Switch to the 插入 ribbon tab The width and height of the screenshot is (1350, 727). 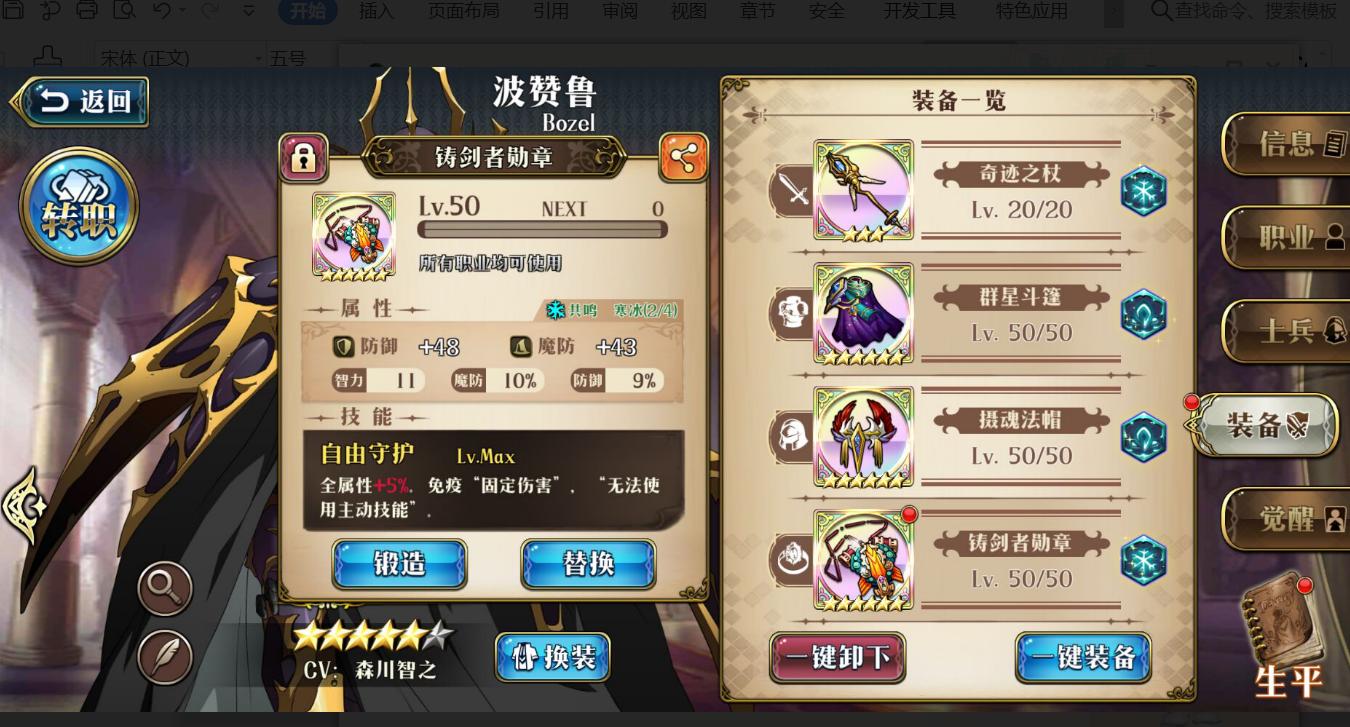(x=378, y=12)
